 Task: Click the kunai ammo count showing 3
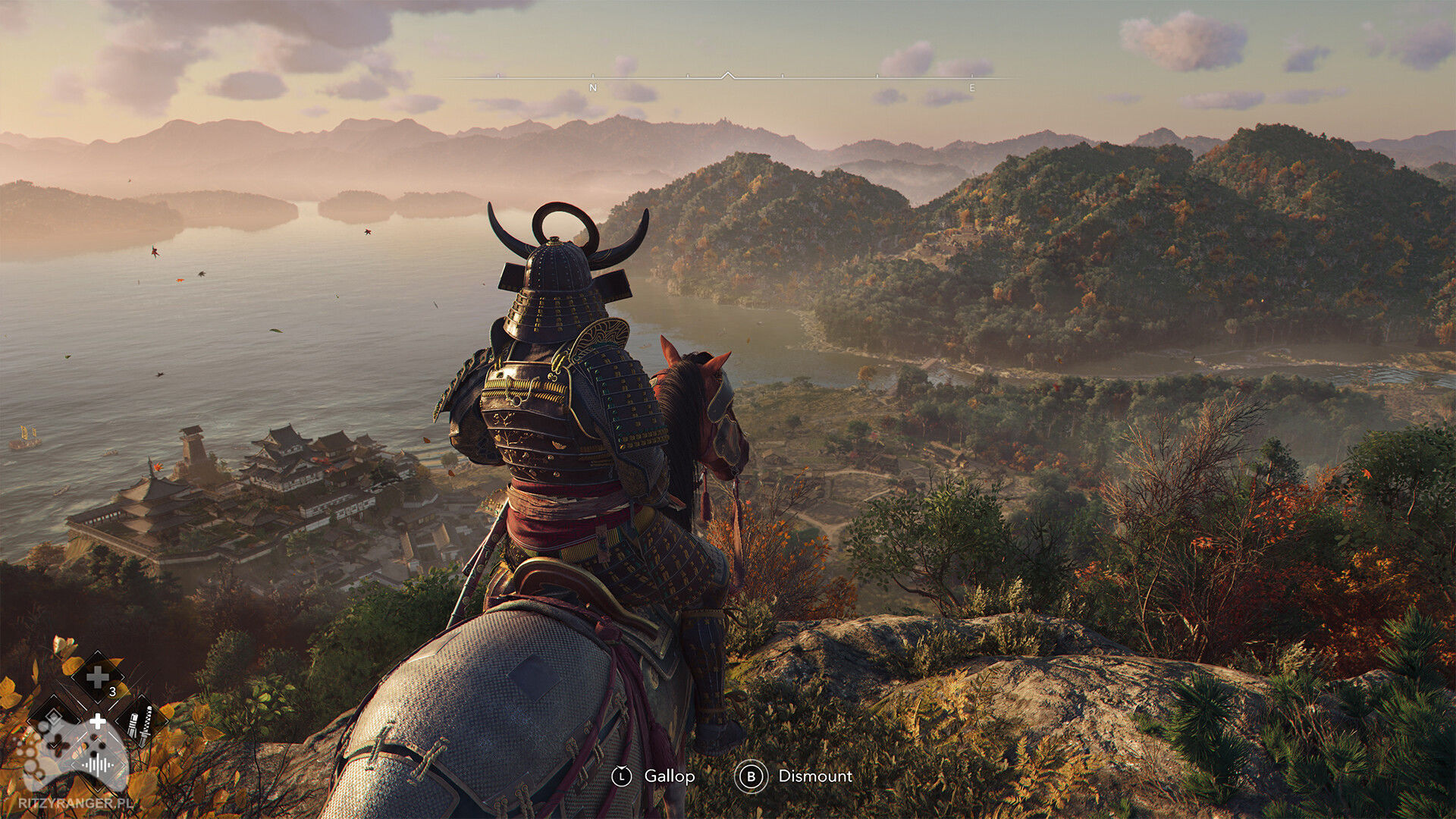tap(112, 692)
